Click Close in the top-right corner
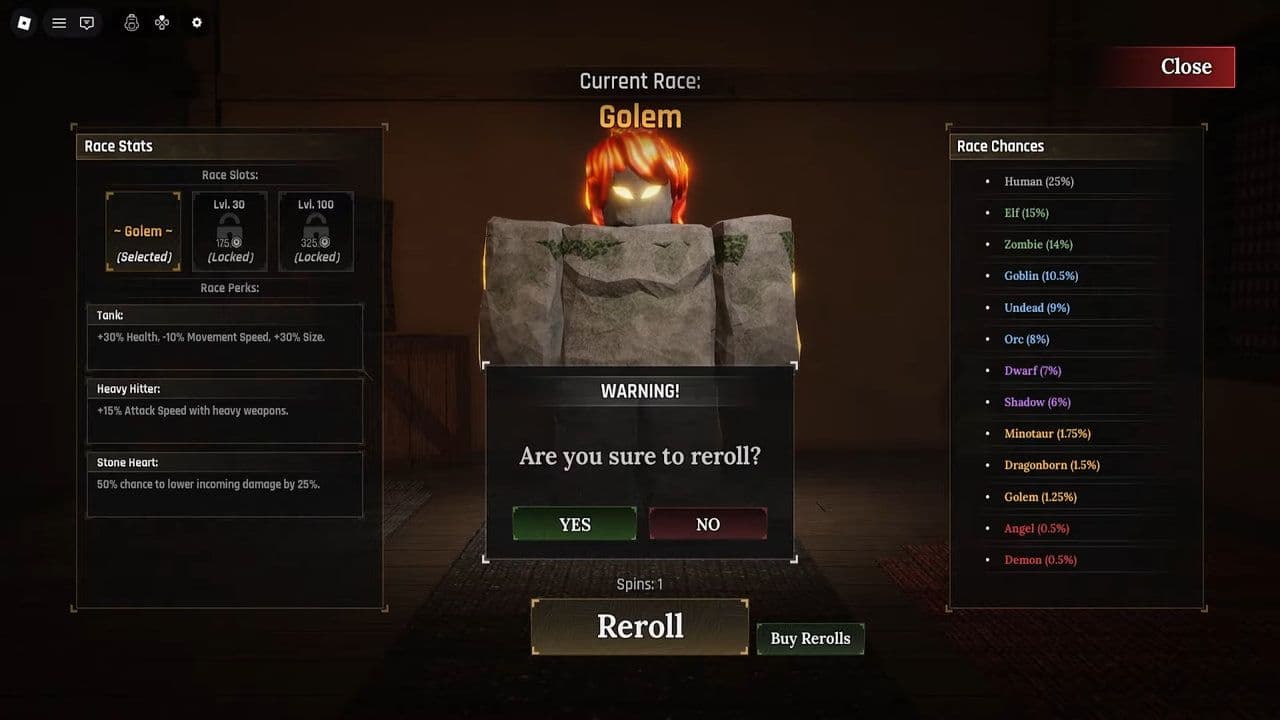Image resolution: width=1280 pixels, height=720 pixels. click(1186, 66)
